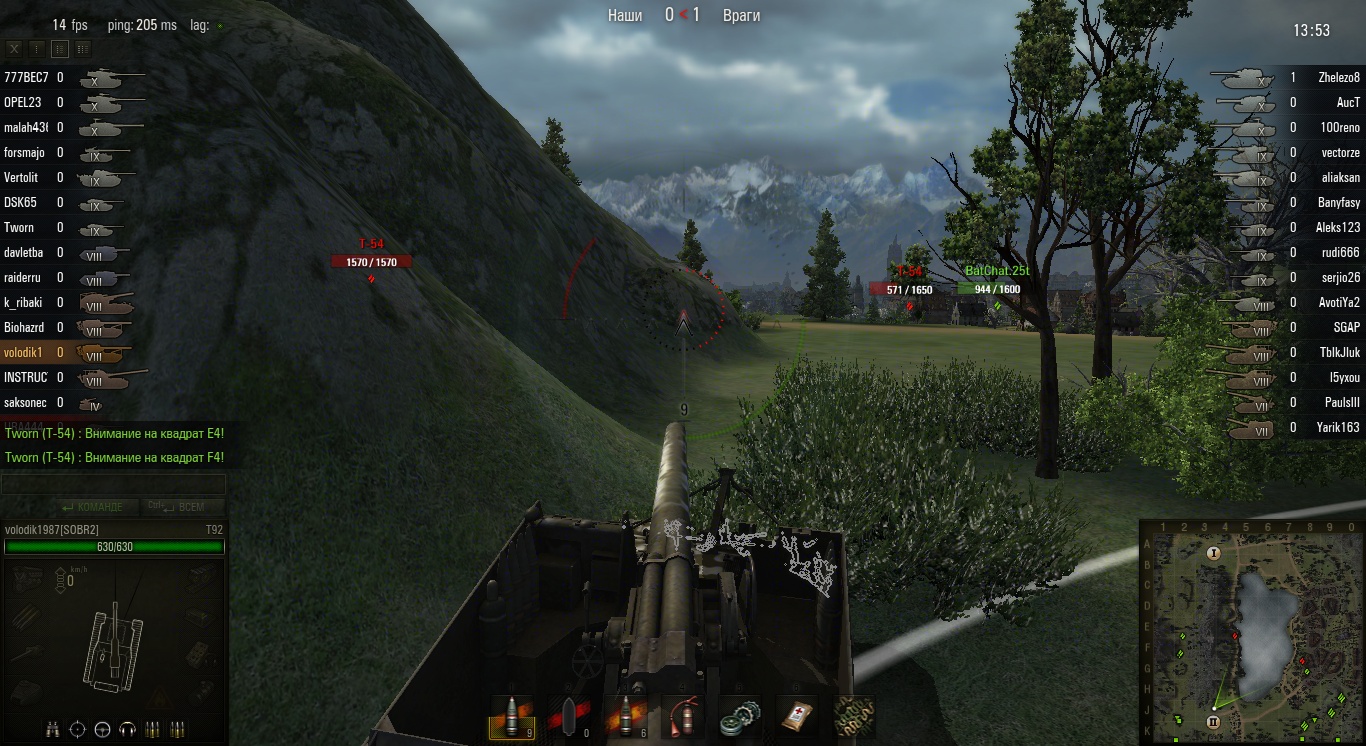Select Tworn in the allied player list

(x=19, y=227)
